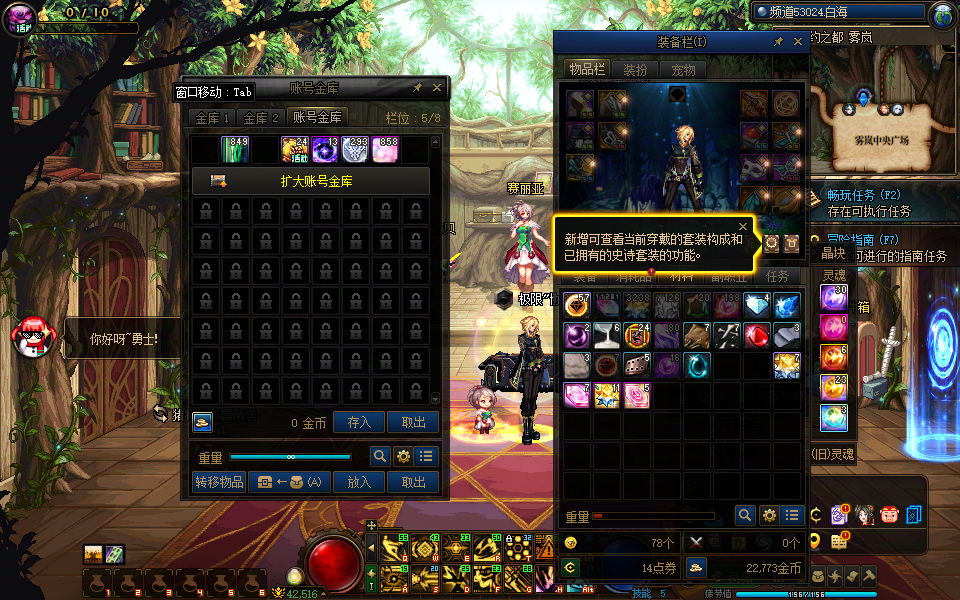The height and width of the screenshot is (600, 960).
Task: Select the green item stack of 849 in vault
Action: pos(235,150)
